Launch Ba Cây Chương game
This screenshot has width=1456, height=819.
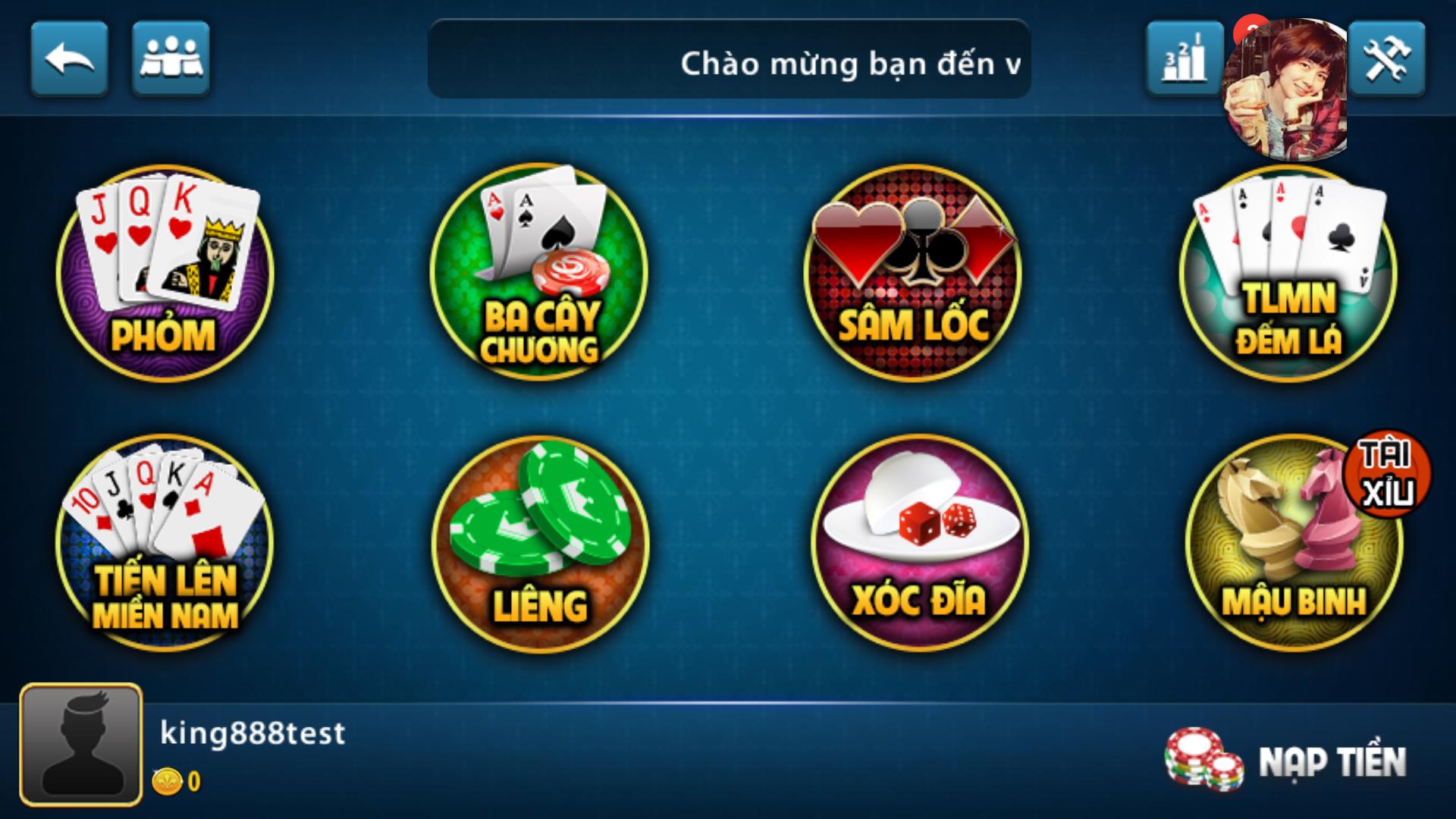pyautogui.click(x=538, y=273)
